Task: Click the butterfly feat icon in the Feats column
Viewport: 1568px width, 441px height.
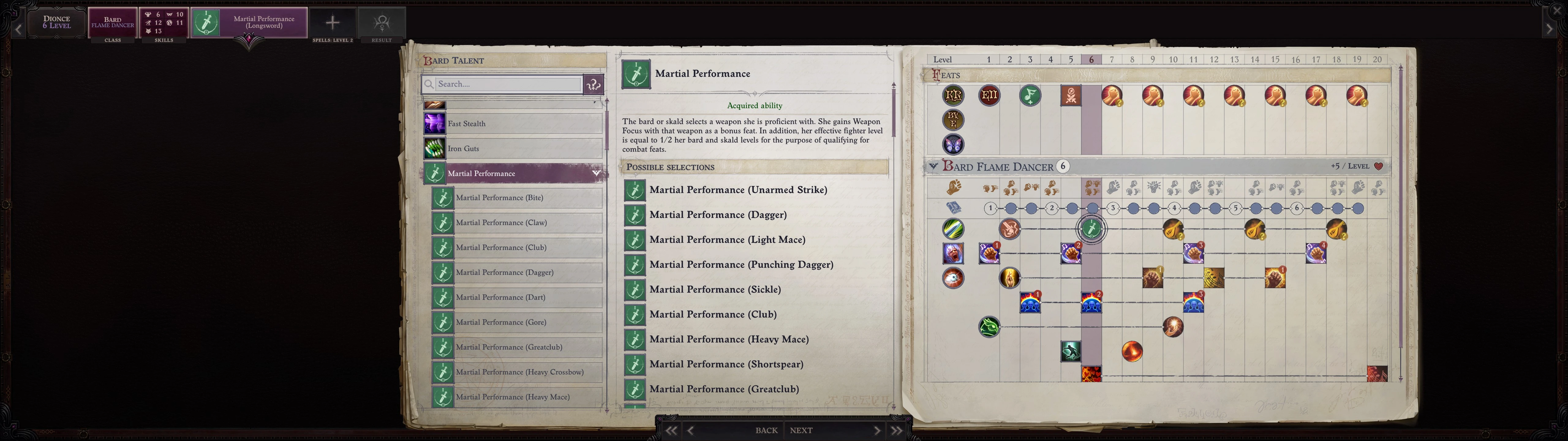Action: coord(953,144)
